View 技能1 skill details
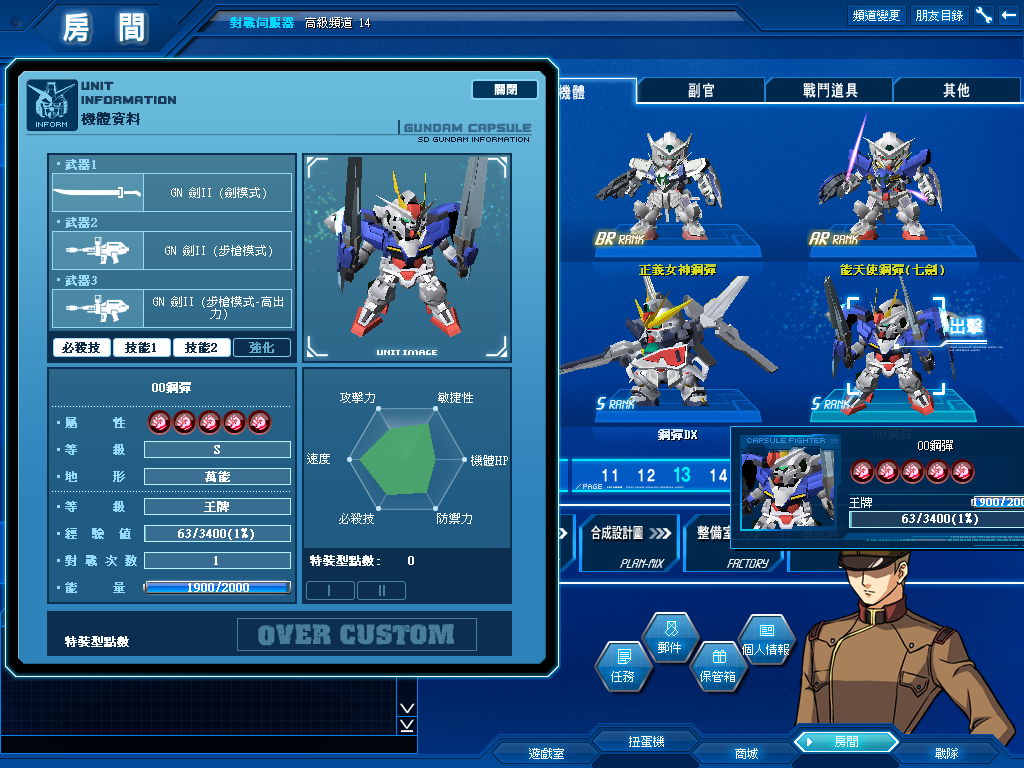This screenshot has width=1024, height=768. [141, 348]
